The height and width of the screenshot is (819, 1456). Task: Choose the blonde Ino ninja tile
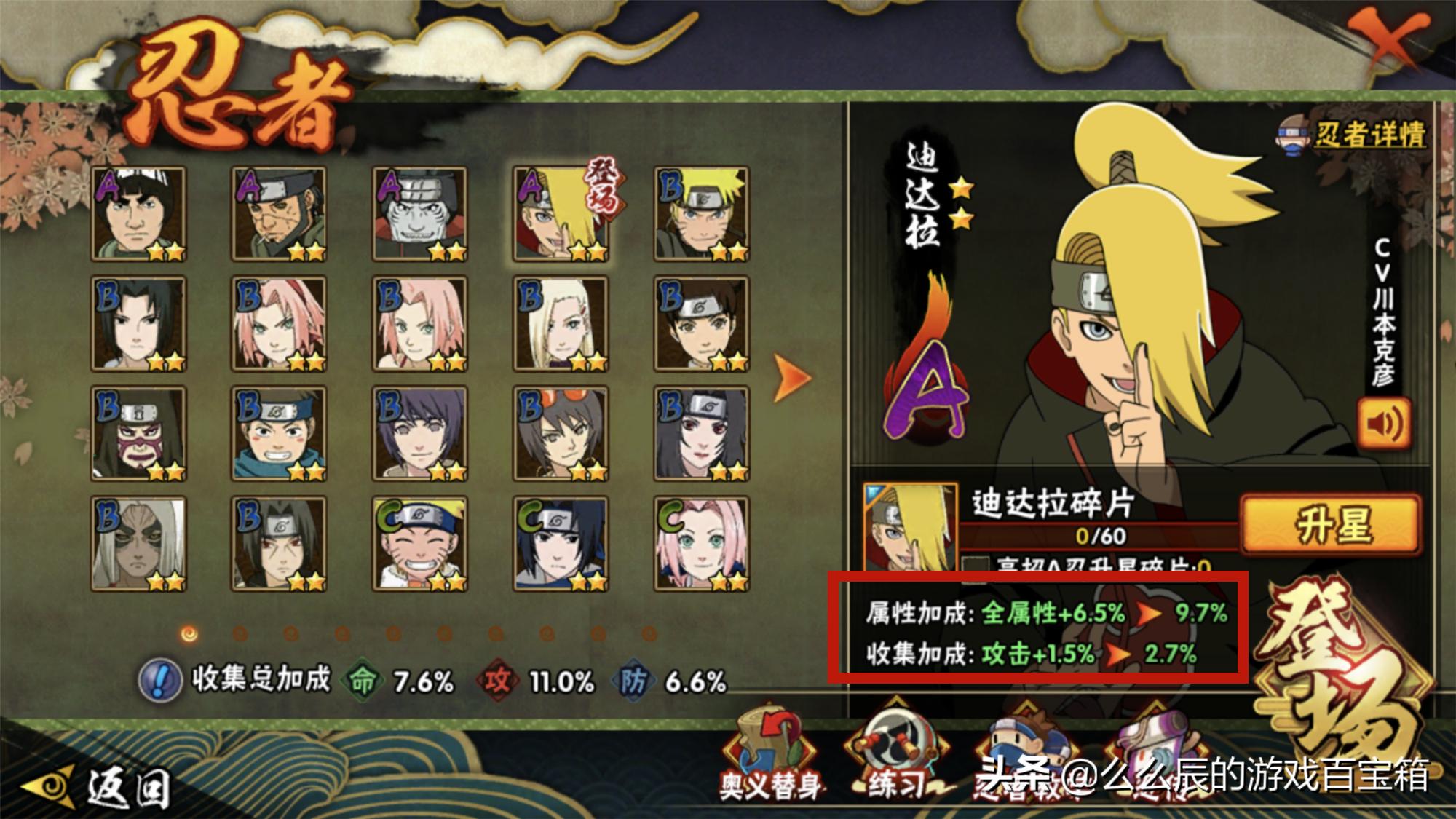[561, 324]
